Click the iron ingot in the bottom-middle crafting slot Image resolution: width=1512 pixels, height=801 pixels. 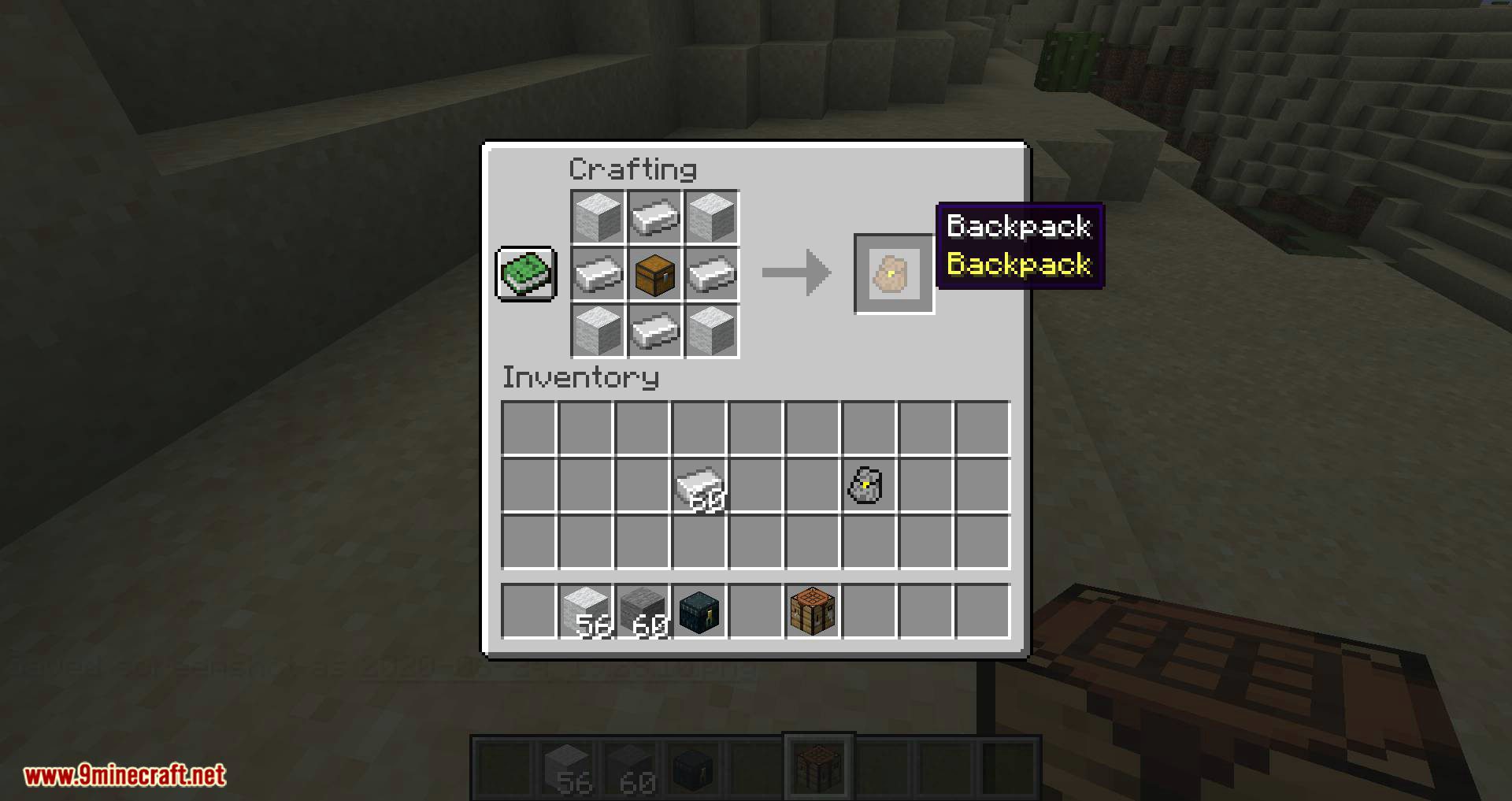point(654,332)
